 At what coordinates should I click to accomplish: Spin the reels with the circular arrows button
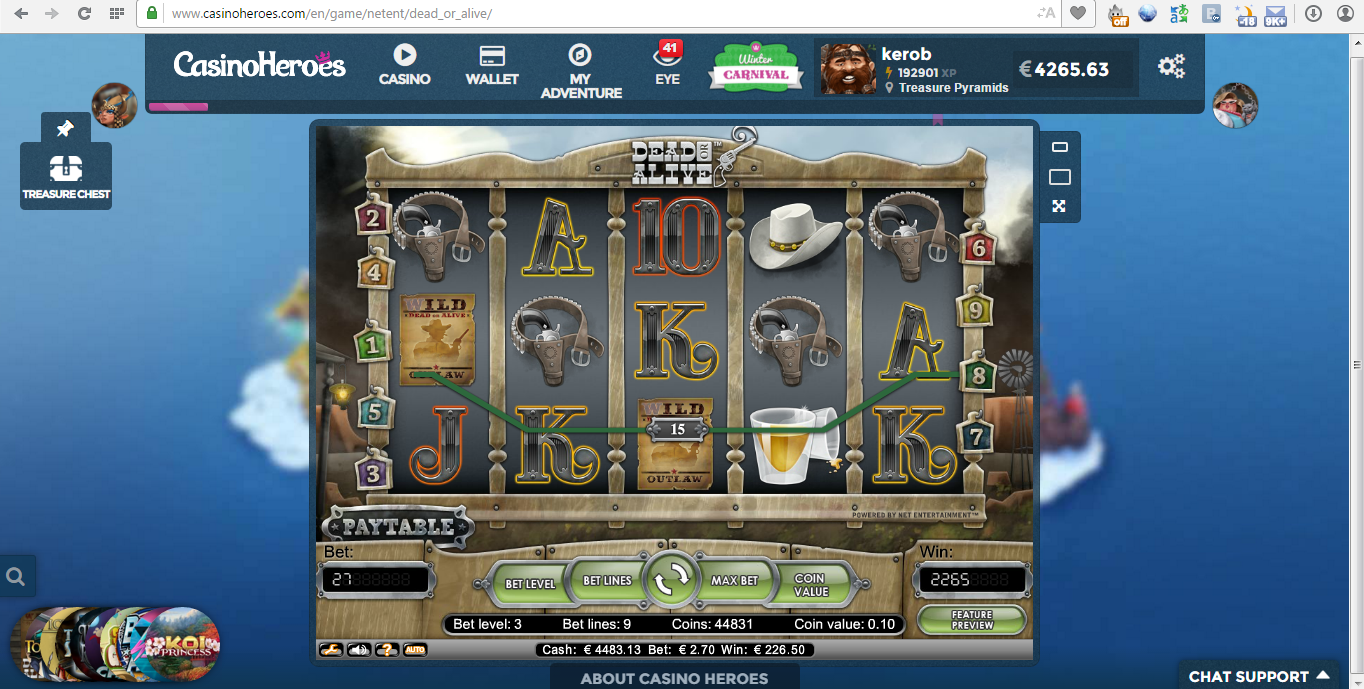(x=672, y=579)
